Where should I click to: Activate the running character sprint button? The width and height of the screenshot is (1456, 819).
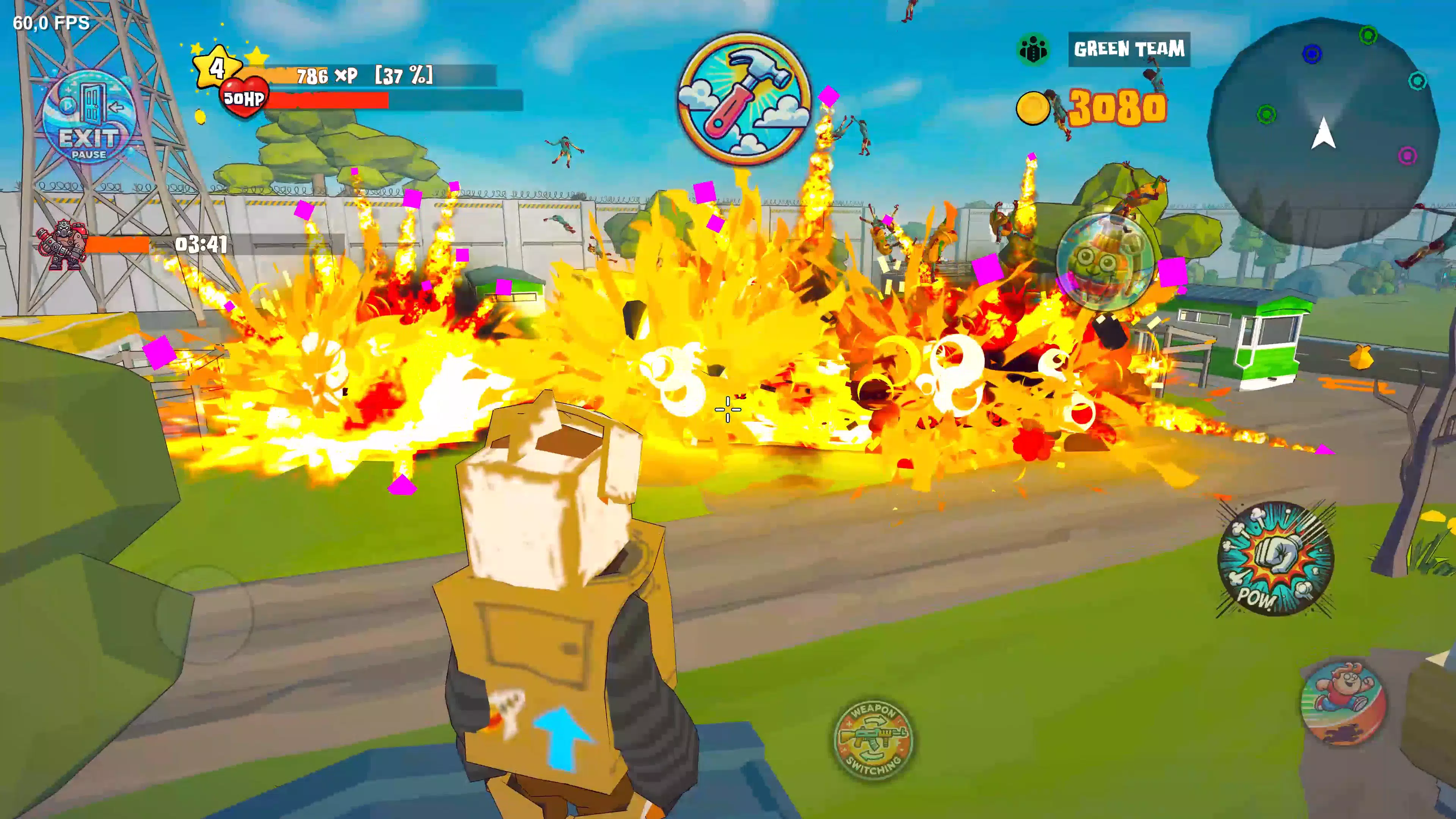coord(1343,704)
